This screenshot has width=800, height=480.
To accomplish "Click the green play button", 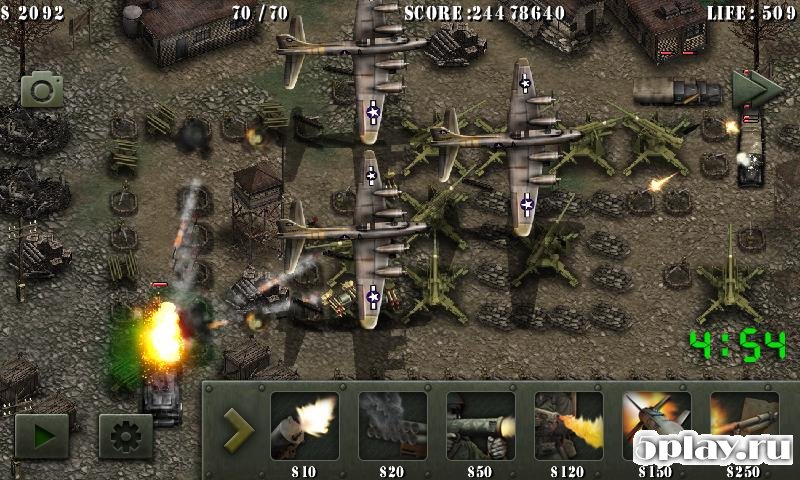I will coord(42,436).
